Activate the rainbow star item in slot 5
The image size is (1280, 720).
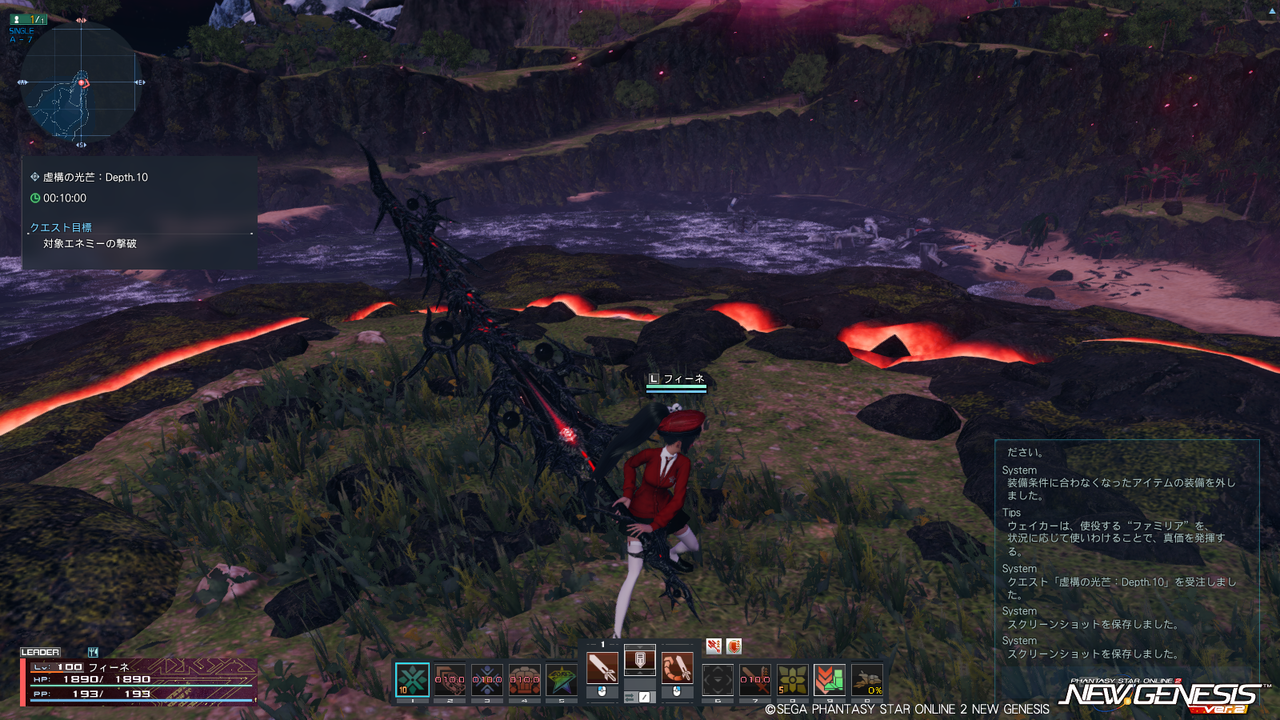[x=561, y=680]
